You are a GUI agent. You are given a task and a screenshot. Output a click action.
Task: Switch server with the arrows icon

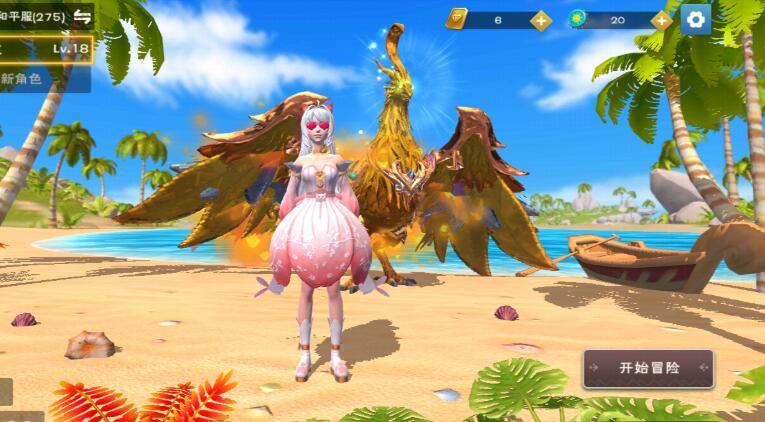(82, 17)
